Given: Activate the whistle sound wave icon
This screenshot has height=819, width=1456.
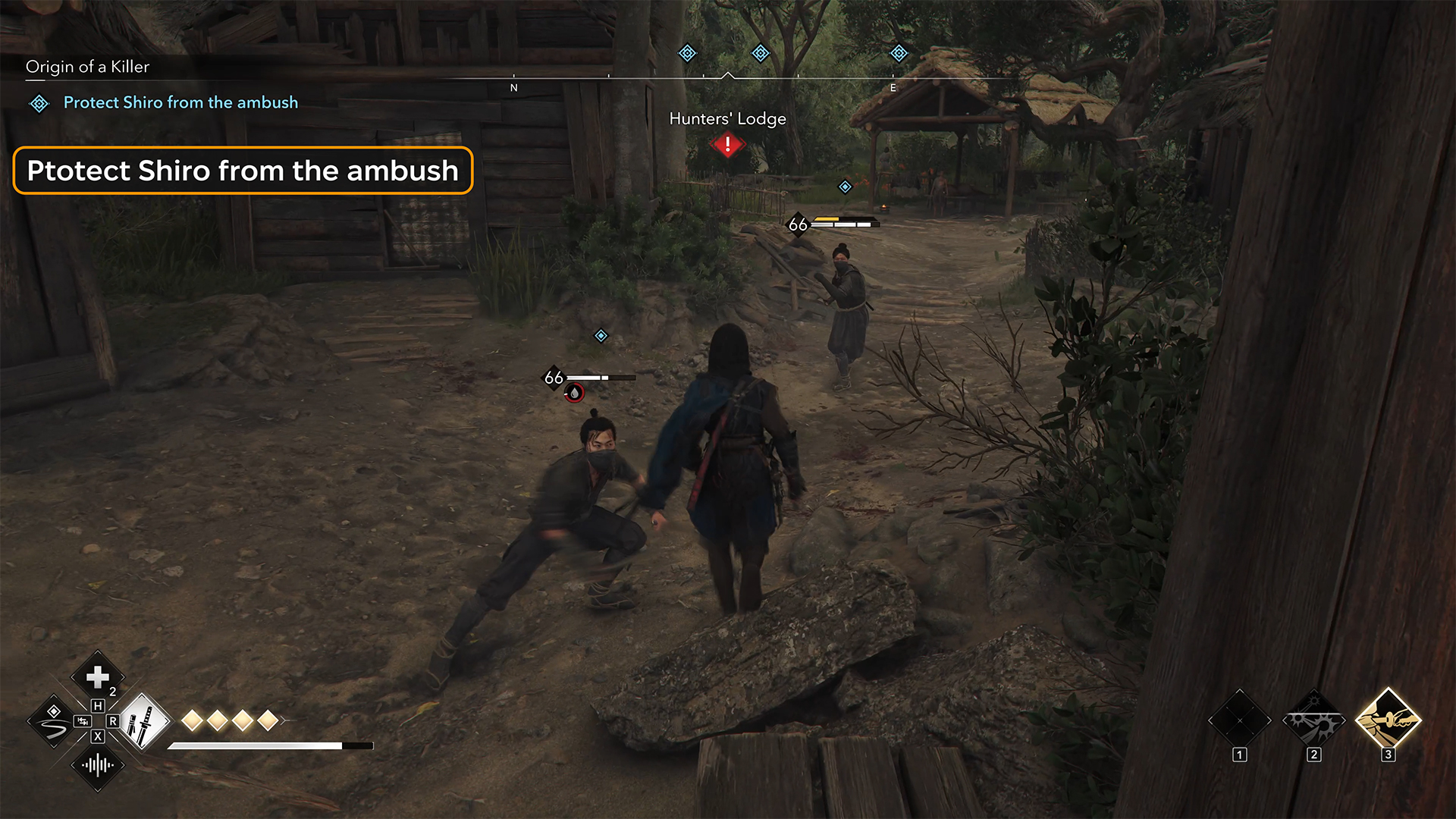Looking at the screenshot, I should (98, 764).
